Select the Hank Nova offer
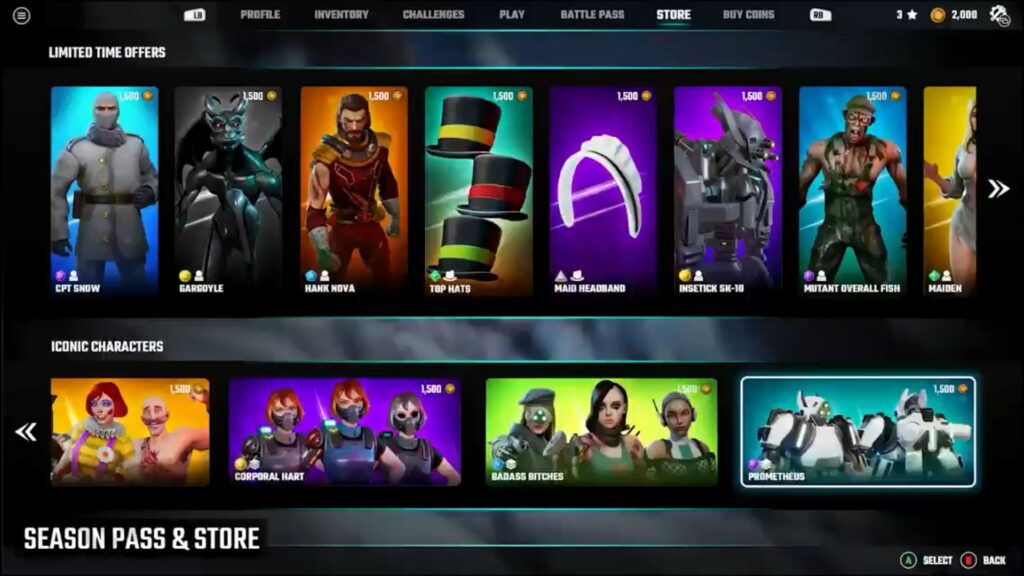The height and width of the screenshot is (576, 1024). (x=353, y=191)
